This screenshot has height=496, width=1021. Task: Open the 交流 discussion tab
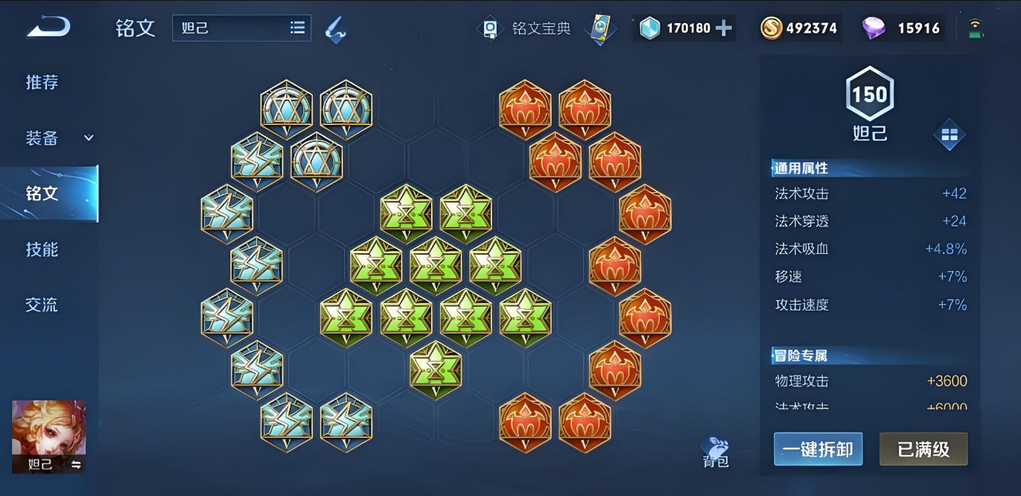coord(42,304)
